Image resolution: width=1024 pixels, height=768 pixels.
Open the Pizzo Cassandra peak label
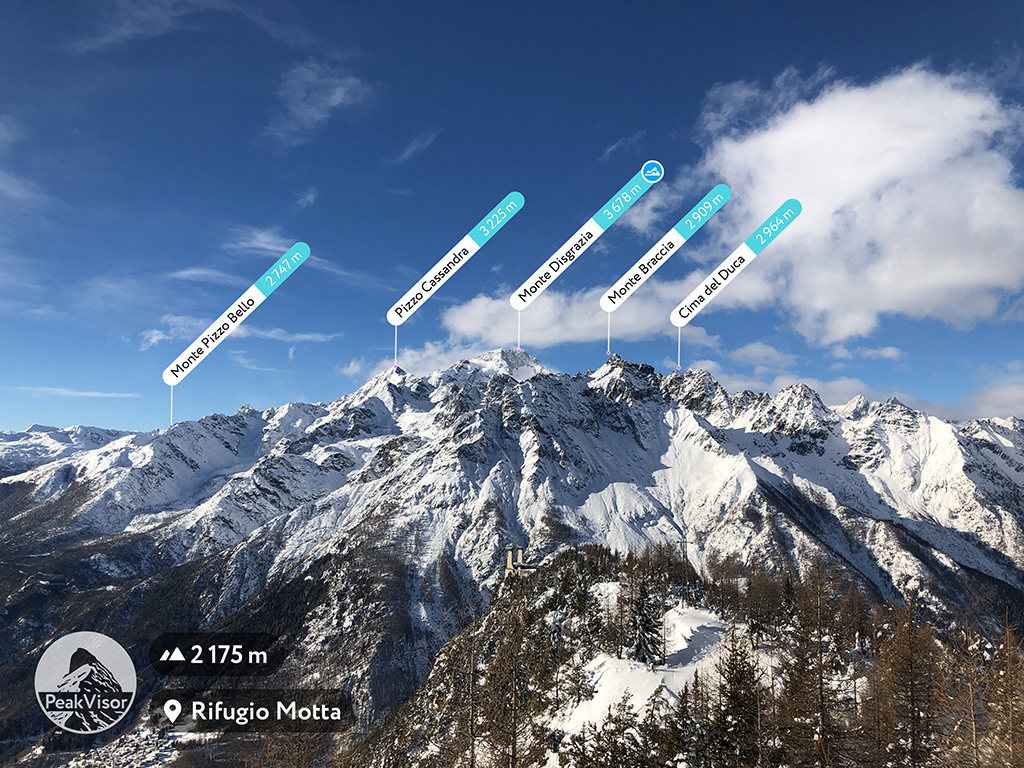(455, 259)
